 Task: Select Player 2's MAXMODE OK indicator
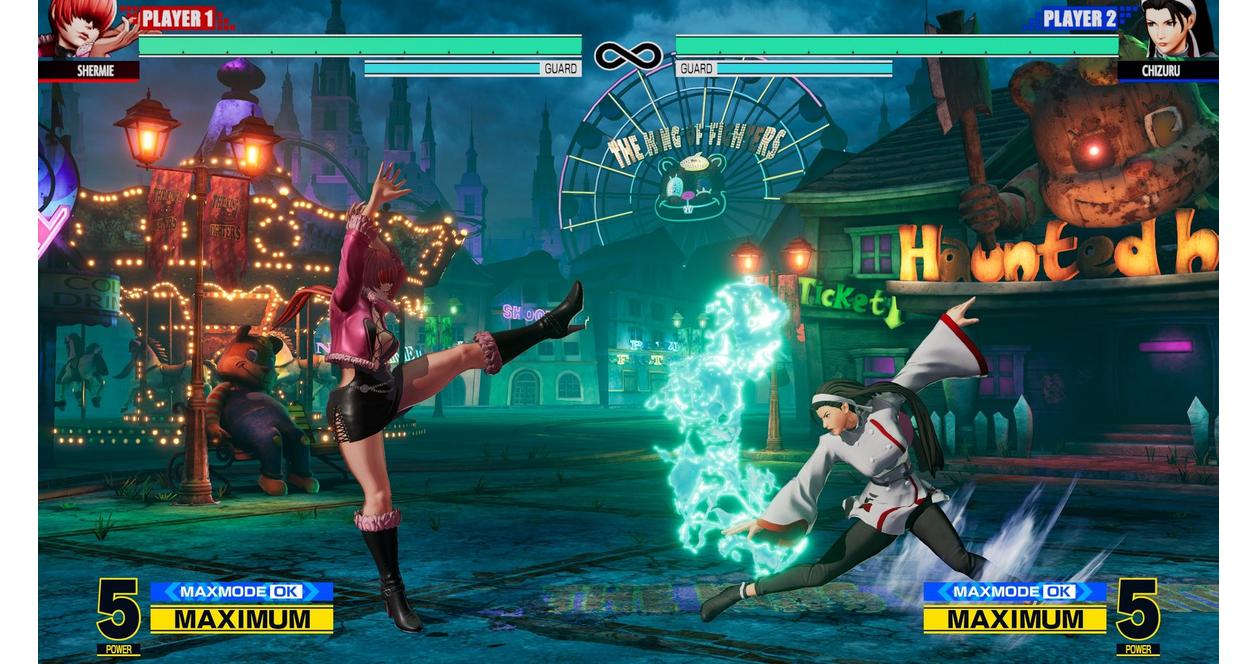[x=1014, y=591]
